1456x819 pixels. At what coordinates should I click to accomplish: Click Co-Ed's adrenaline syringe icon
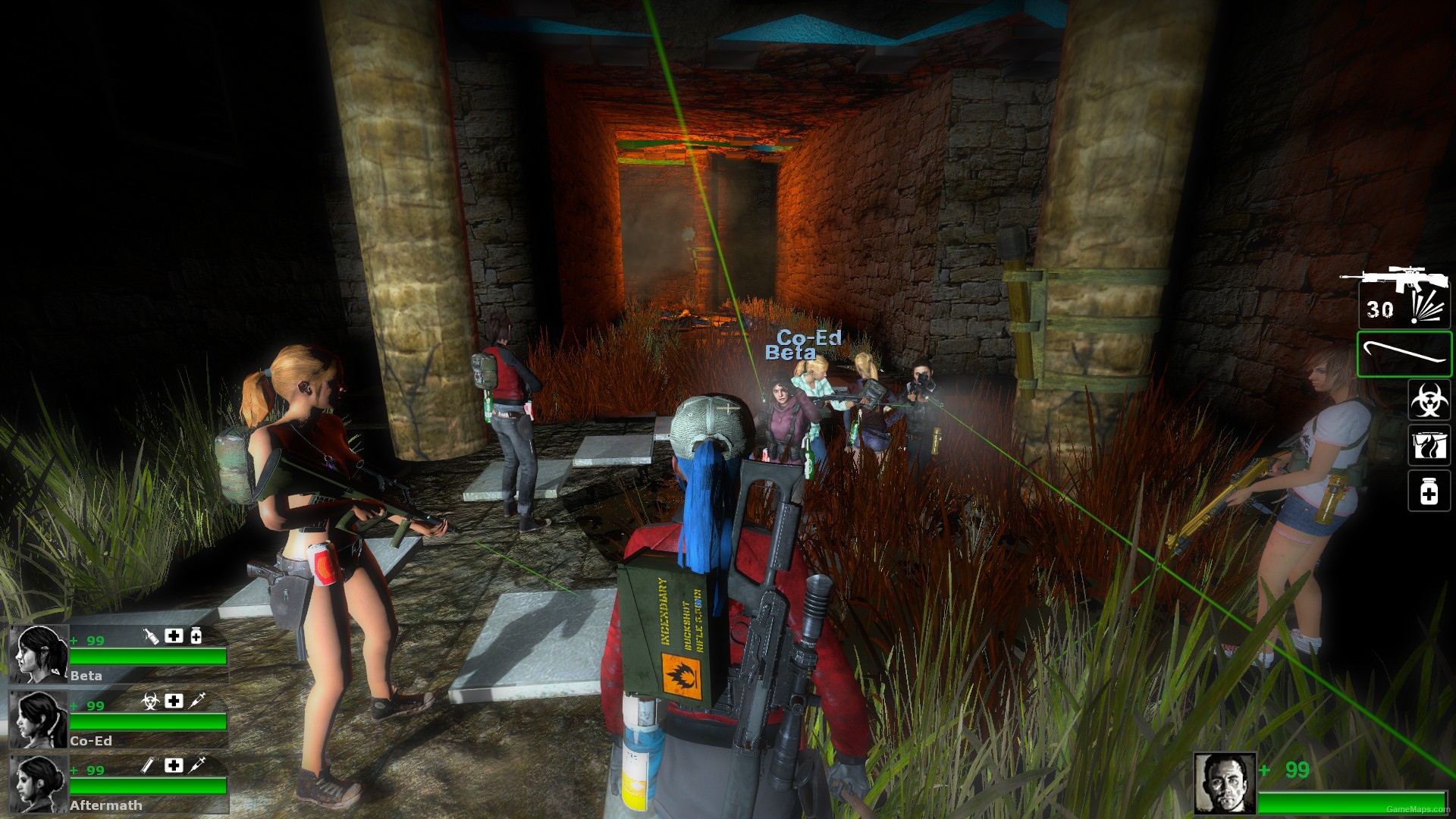click(197, 701)
